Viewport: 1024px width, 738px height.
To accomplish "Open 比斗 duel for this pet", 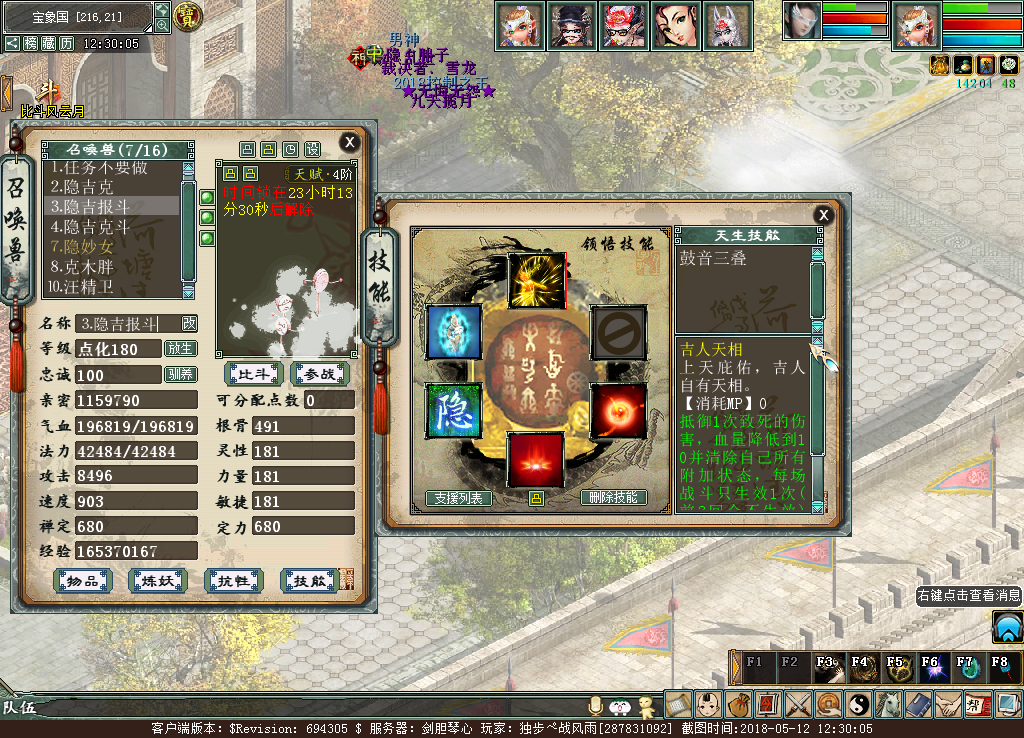I will pyautogui.click(x=253, y=374).
